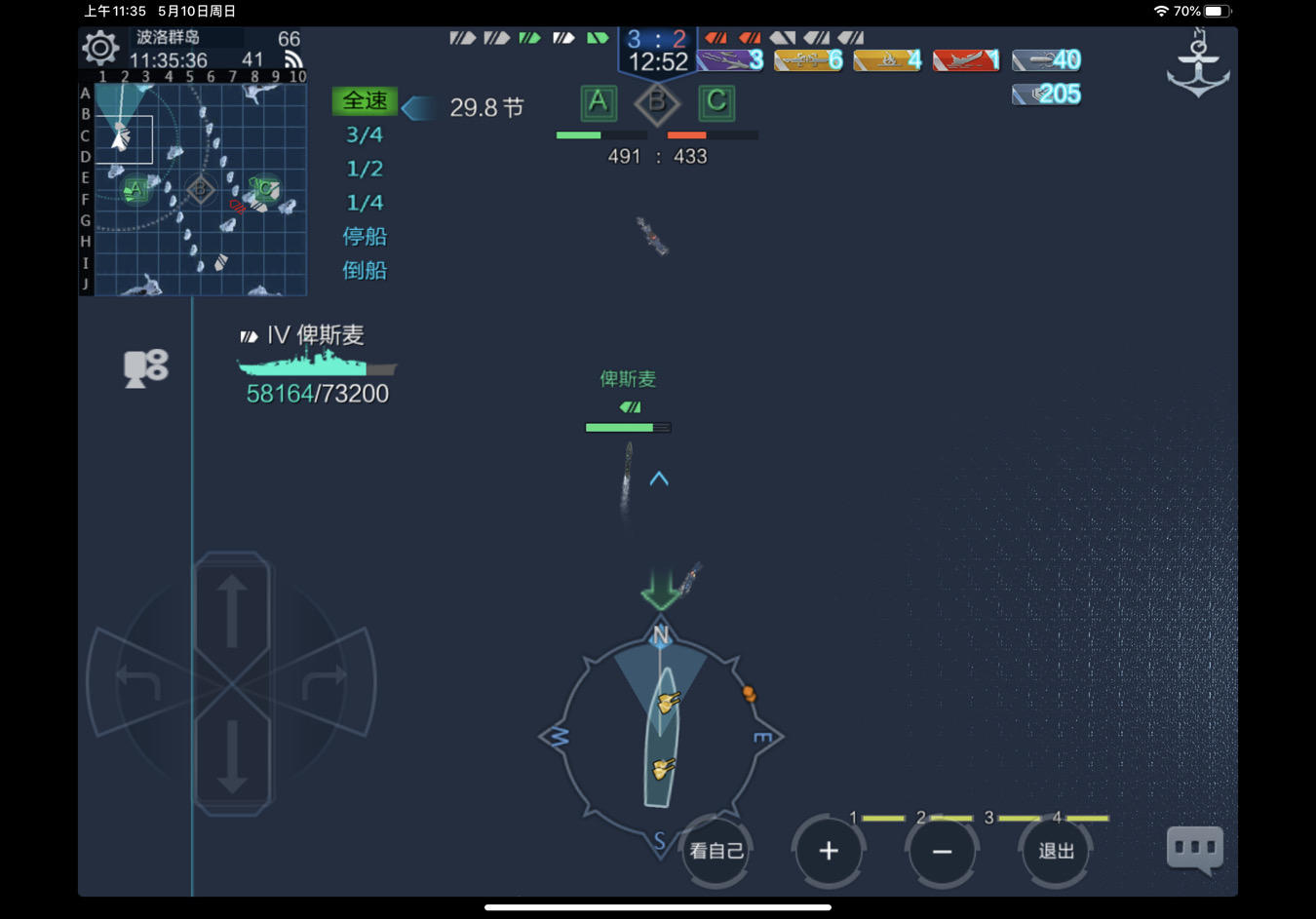Click the main gun hits ribbon showing 40
1316x919 pixels.
1046,59
